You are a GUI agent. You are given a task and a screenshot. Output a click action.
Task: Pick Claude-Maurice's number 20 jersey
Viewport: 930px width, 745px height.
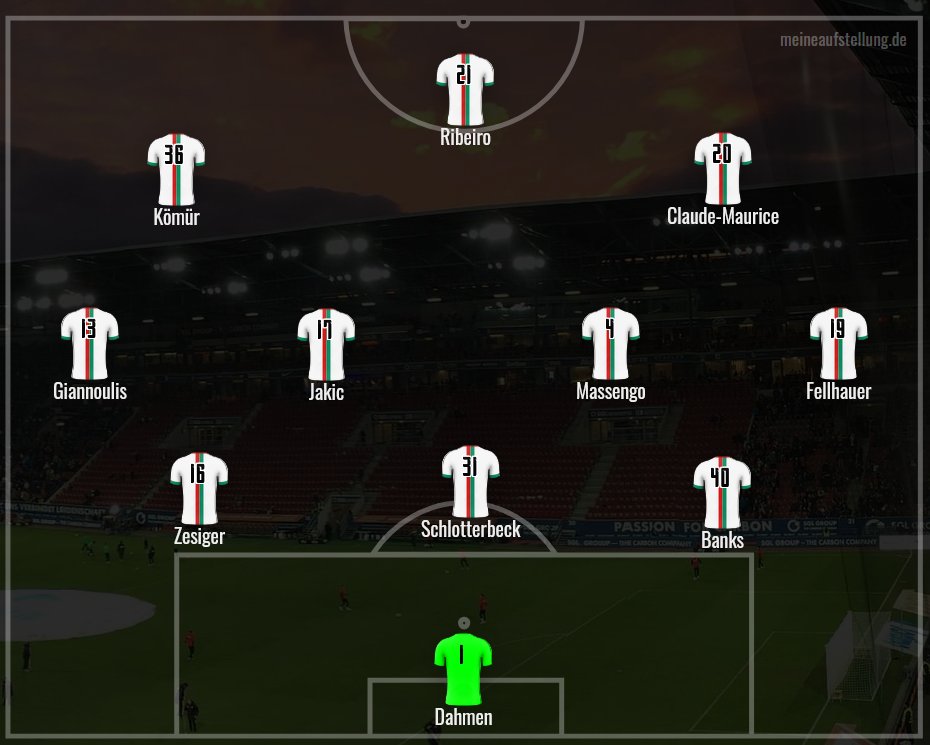(722, 168)
